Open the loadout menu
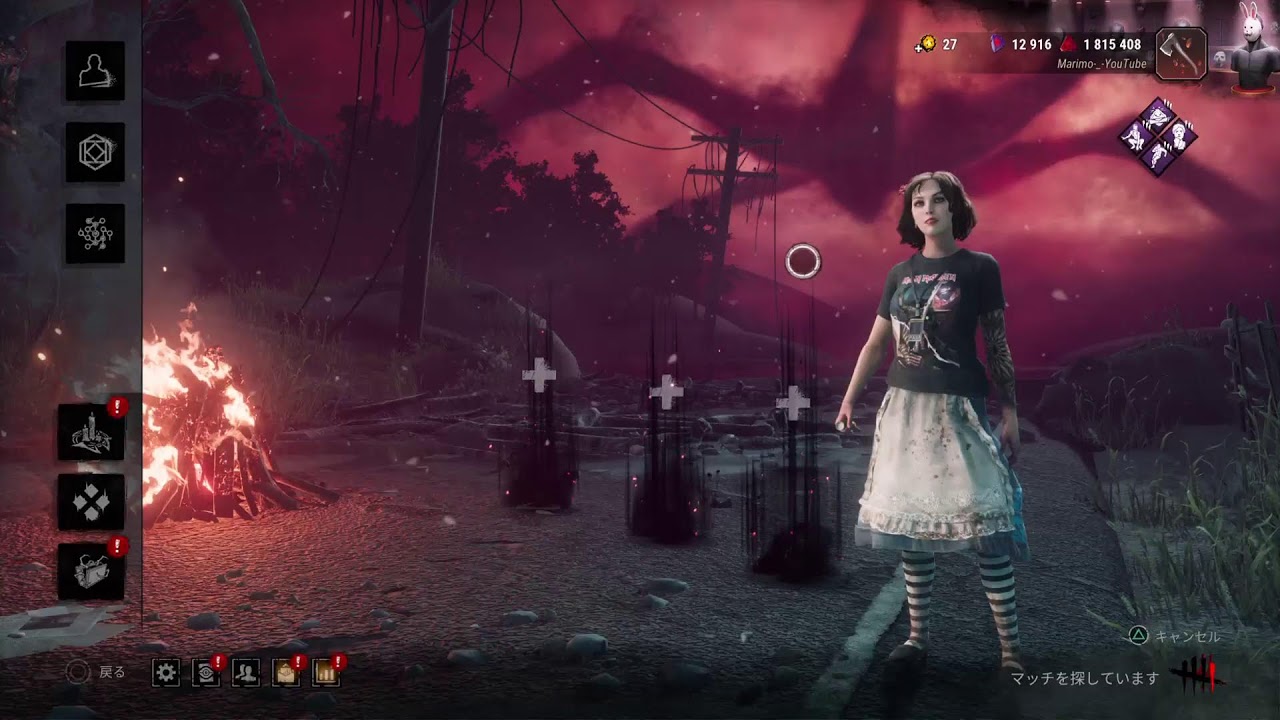1280x720 pixels. click(95, 152)
